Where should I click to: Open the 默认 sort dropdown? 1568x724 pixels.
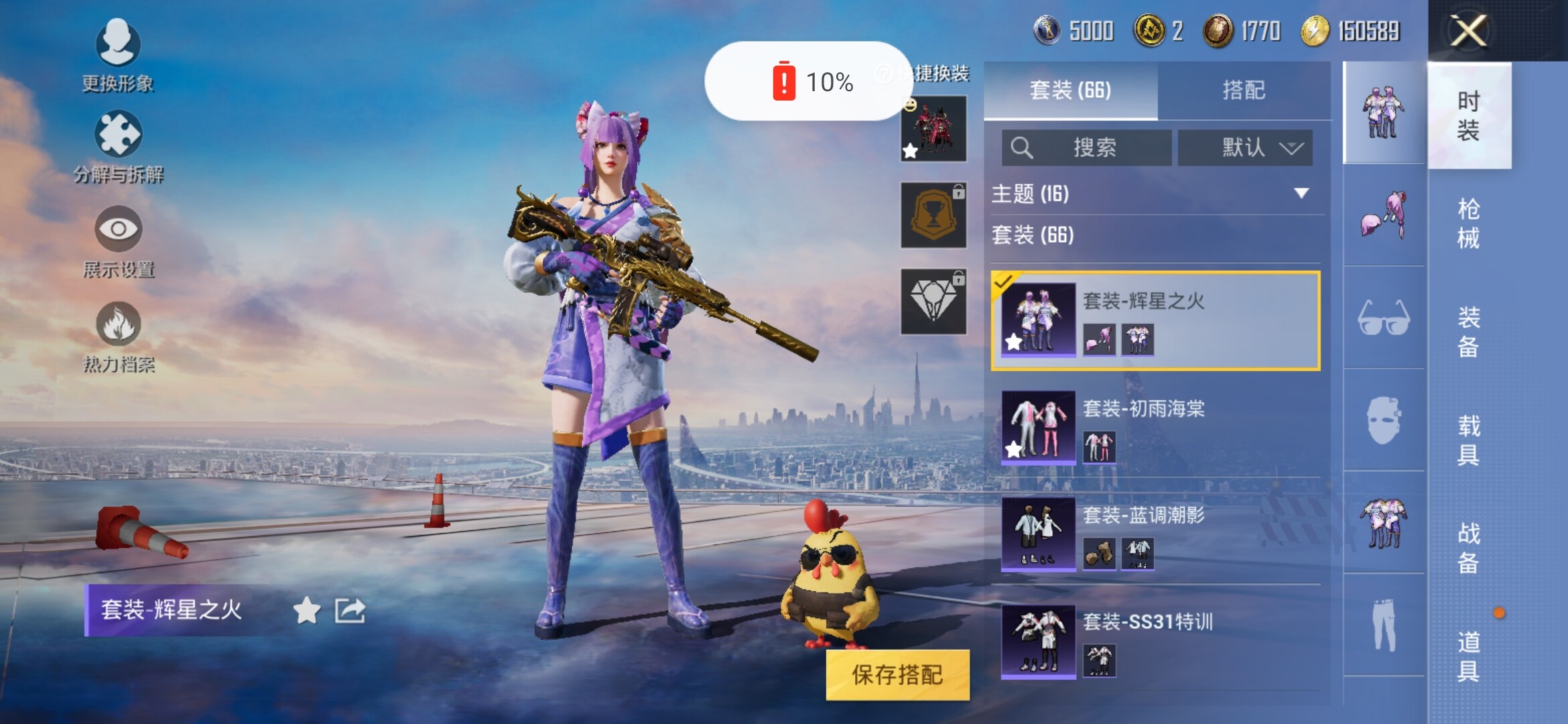[x=1244, y=147]
